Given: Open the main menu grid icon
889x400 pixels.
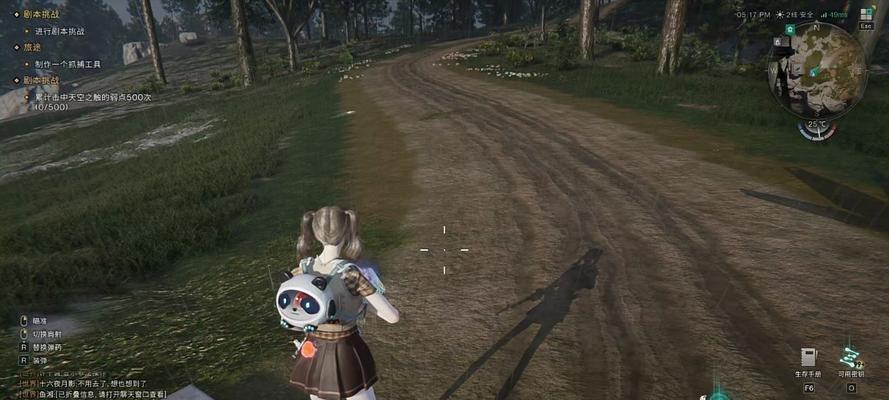Looking at the screenshot, I should [865, 15].
